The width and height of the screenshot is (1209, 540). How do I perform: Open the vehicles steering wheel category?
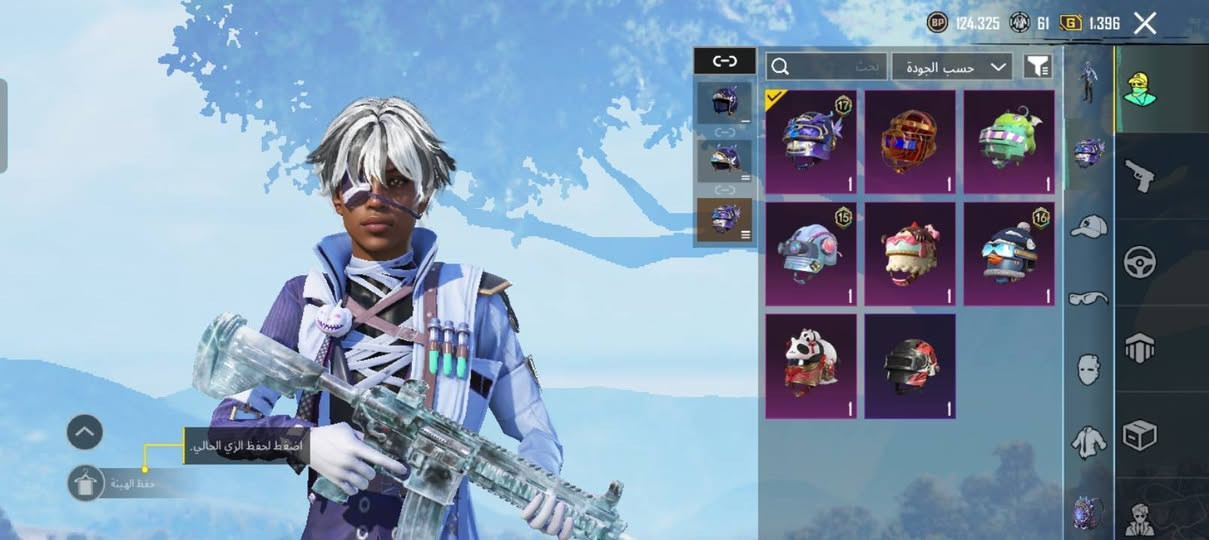[x=1139, y=262]
